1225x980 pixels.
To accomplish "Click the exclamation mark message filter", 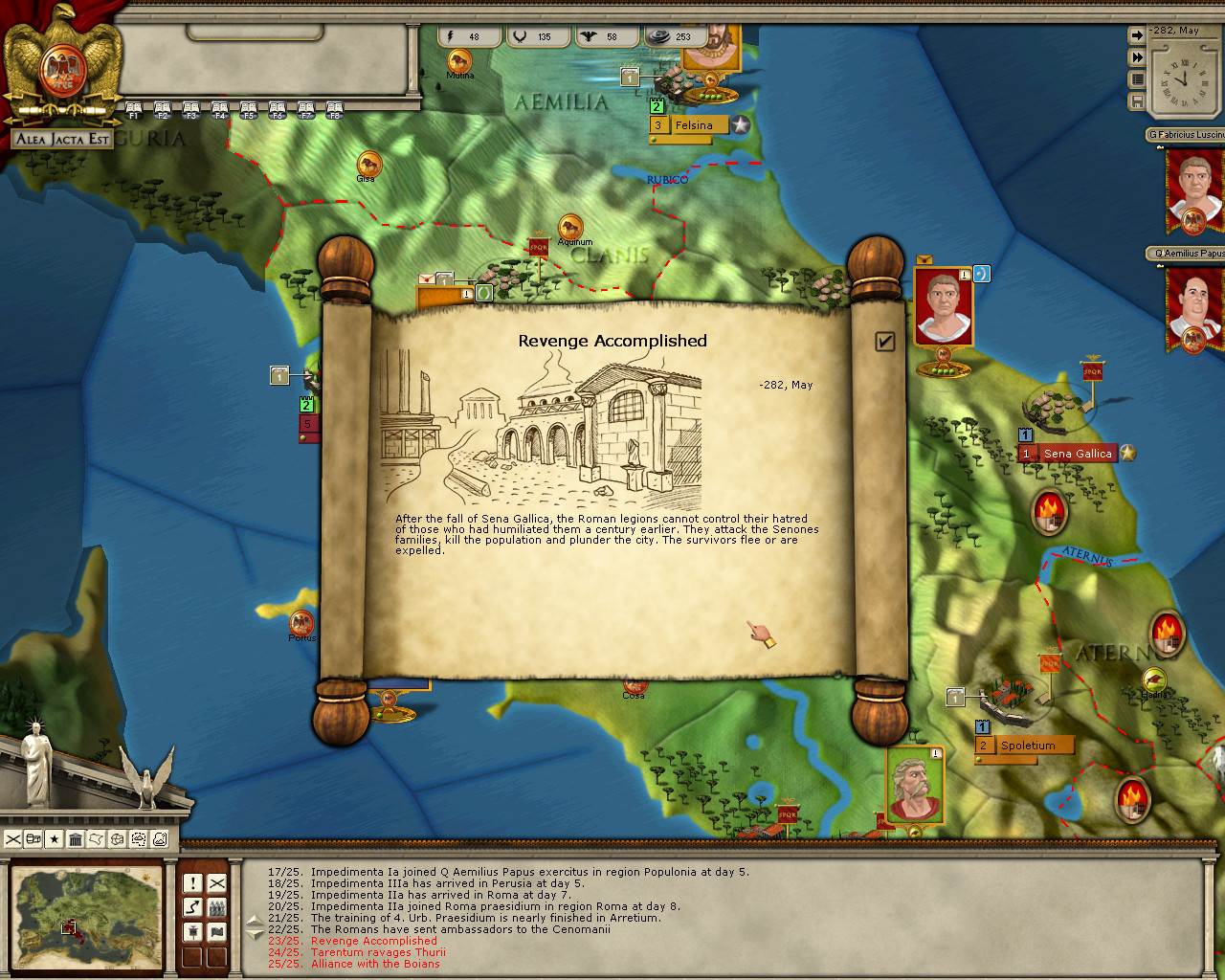I will click(x=192, y=882).
